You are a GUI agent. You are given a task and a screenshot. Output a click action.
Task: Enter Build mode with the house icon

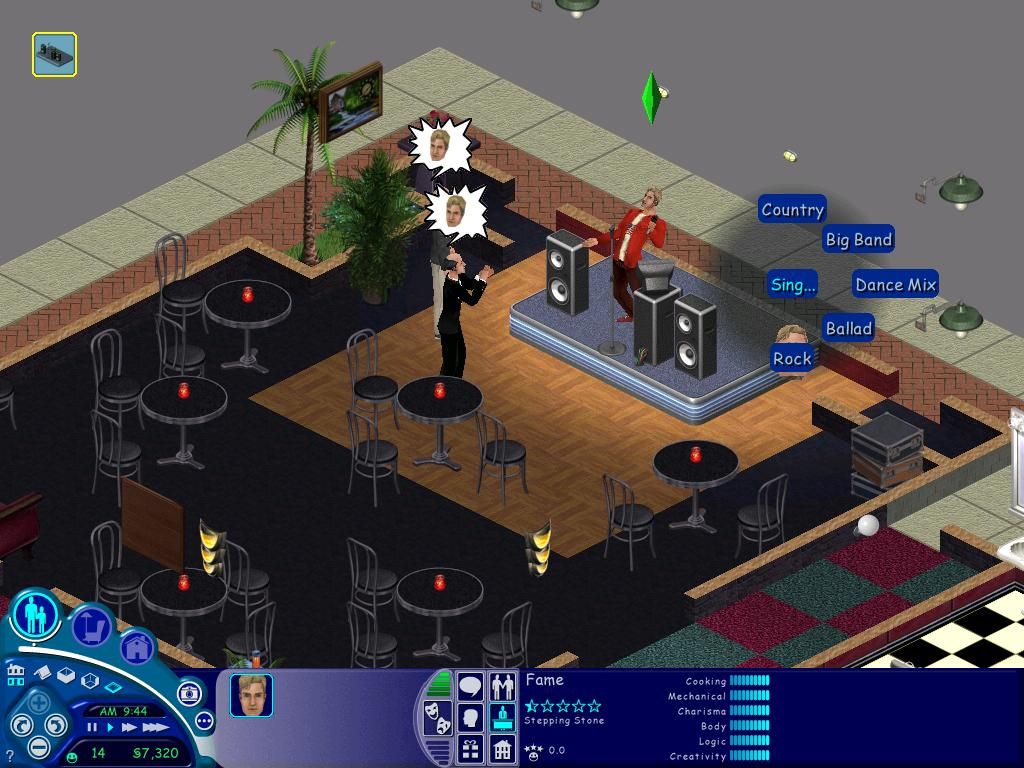pyautogui.click(x=136, y=648)
